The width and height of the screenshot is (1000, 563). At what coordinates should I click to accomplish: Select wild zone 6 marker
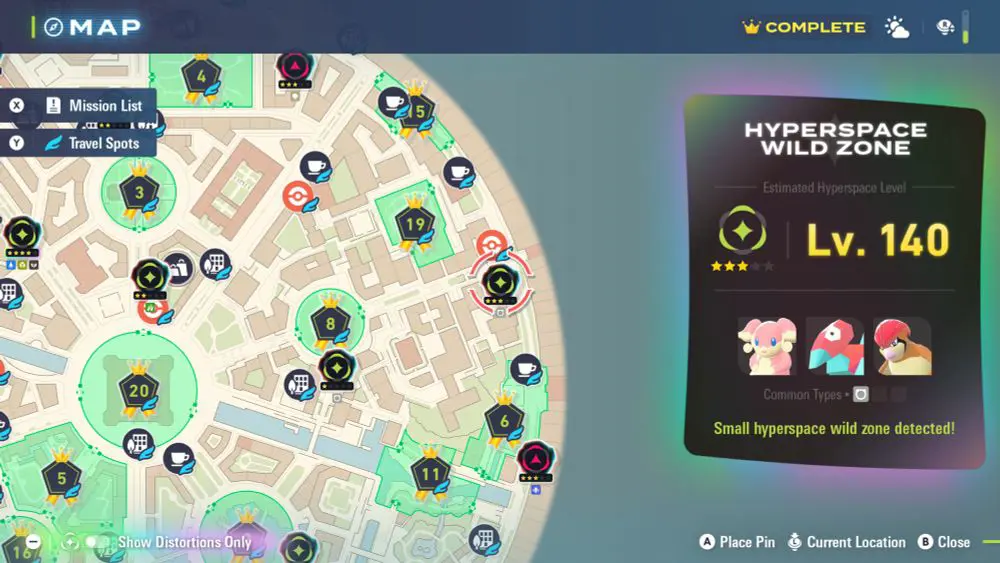pos(505,422)
